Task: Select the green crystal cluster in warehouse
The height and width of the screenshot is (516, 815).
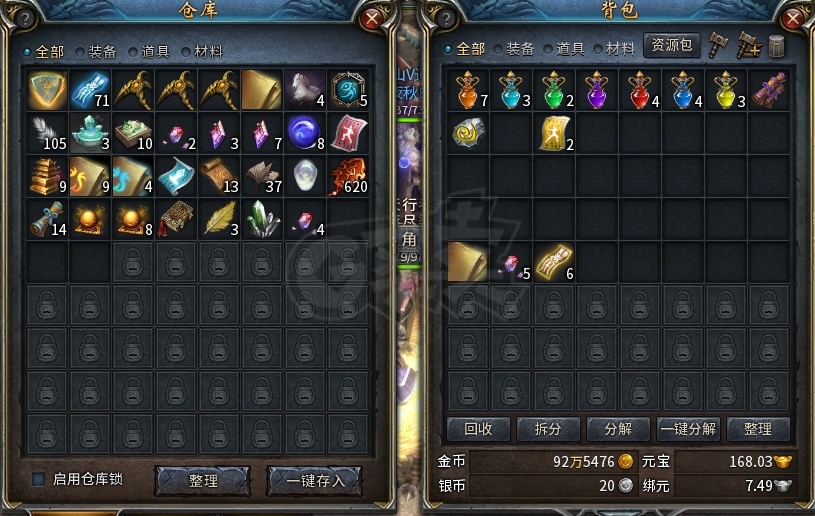Action: tap(262, 218)
